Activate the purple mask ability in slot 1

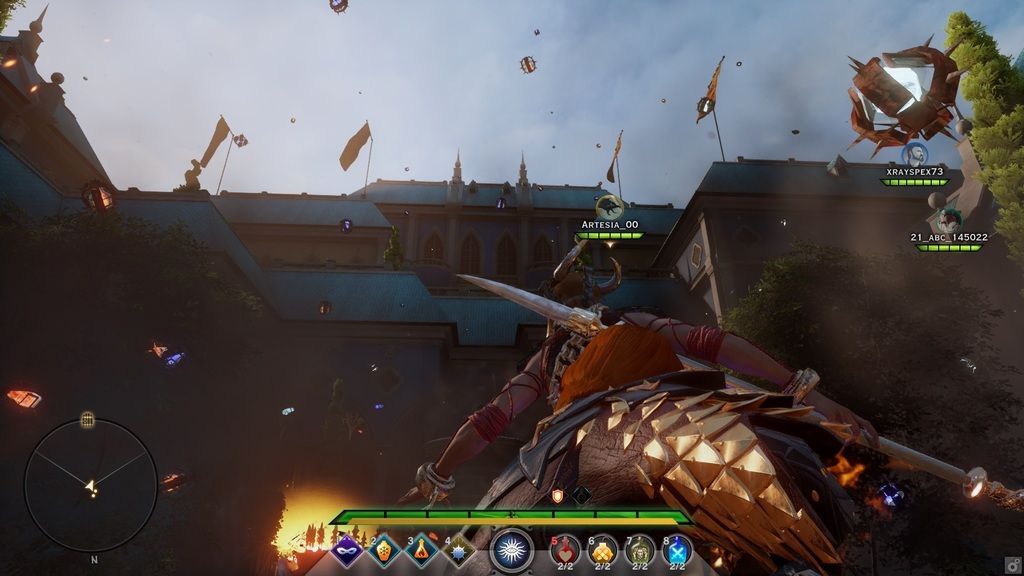pos(347,550)
